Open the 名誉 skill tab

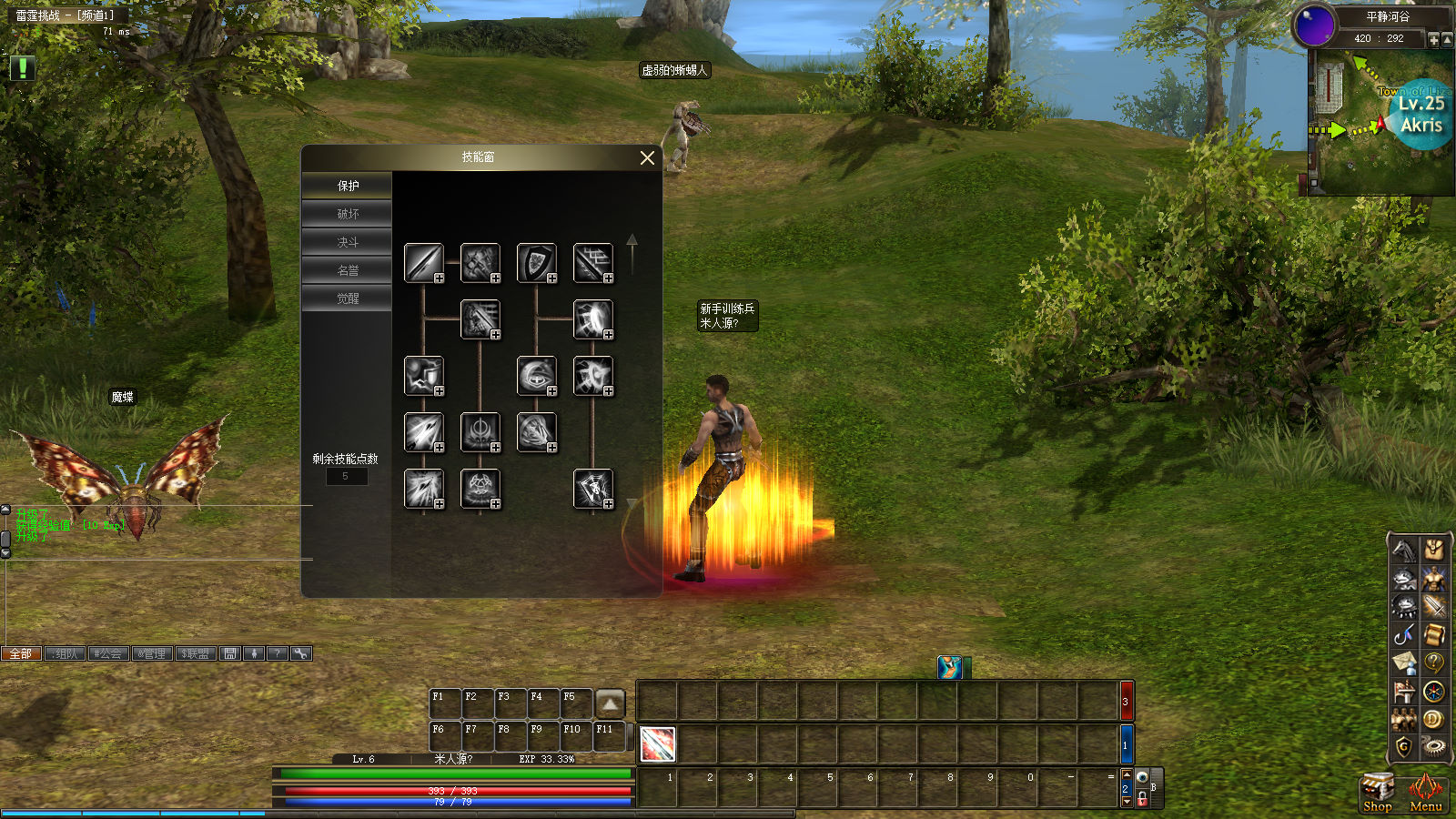348,270
